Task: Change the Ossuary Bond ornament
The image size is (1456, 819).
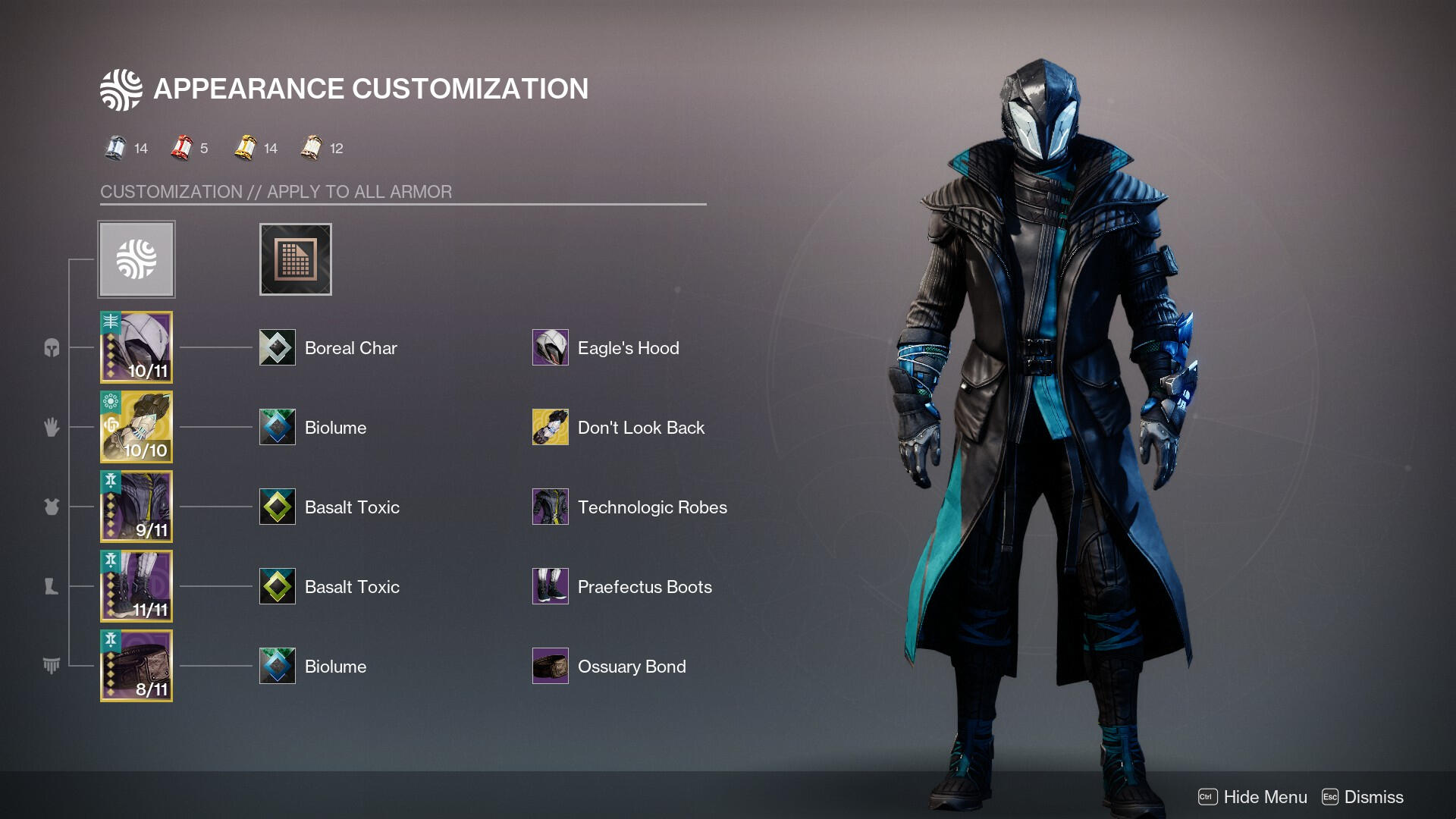Action: coord(551,667)
